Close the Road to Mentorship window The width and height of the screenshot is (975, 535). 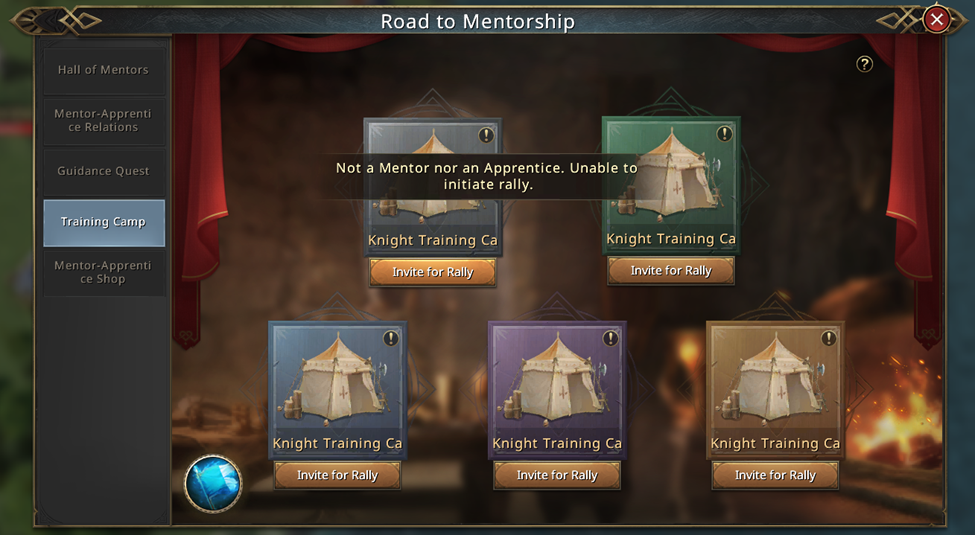point(936,19)
